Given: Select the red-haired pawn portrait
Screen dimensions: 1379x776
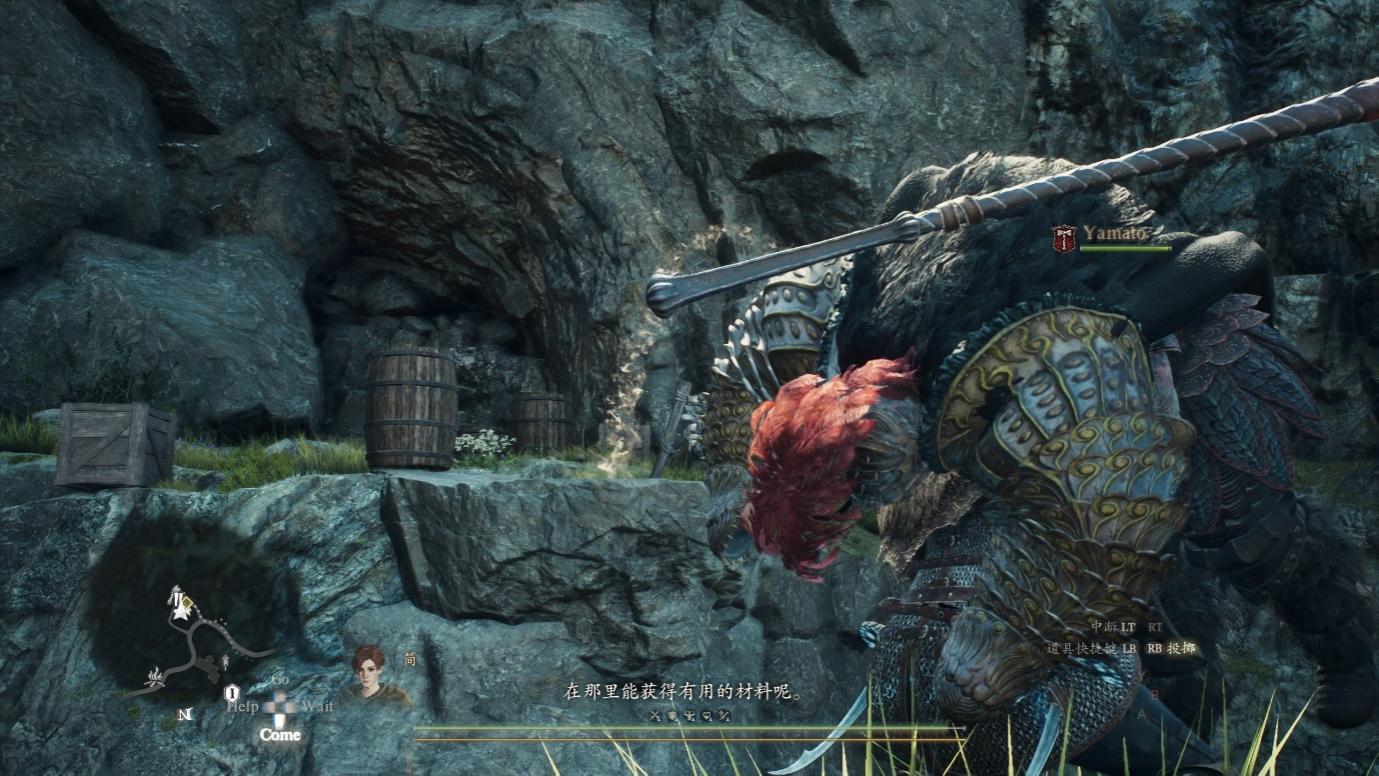Looking at the screenshot, I should [368, 671].
